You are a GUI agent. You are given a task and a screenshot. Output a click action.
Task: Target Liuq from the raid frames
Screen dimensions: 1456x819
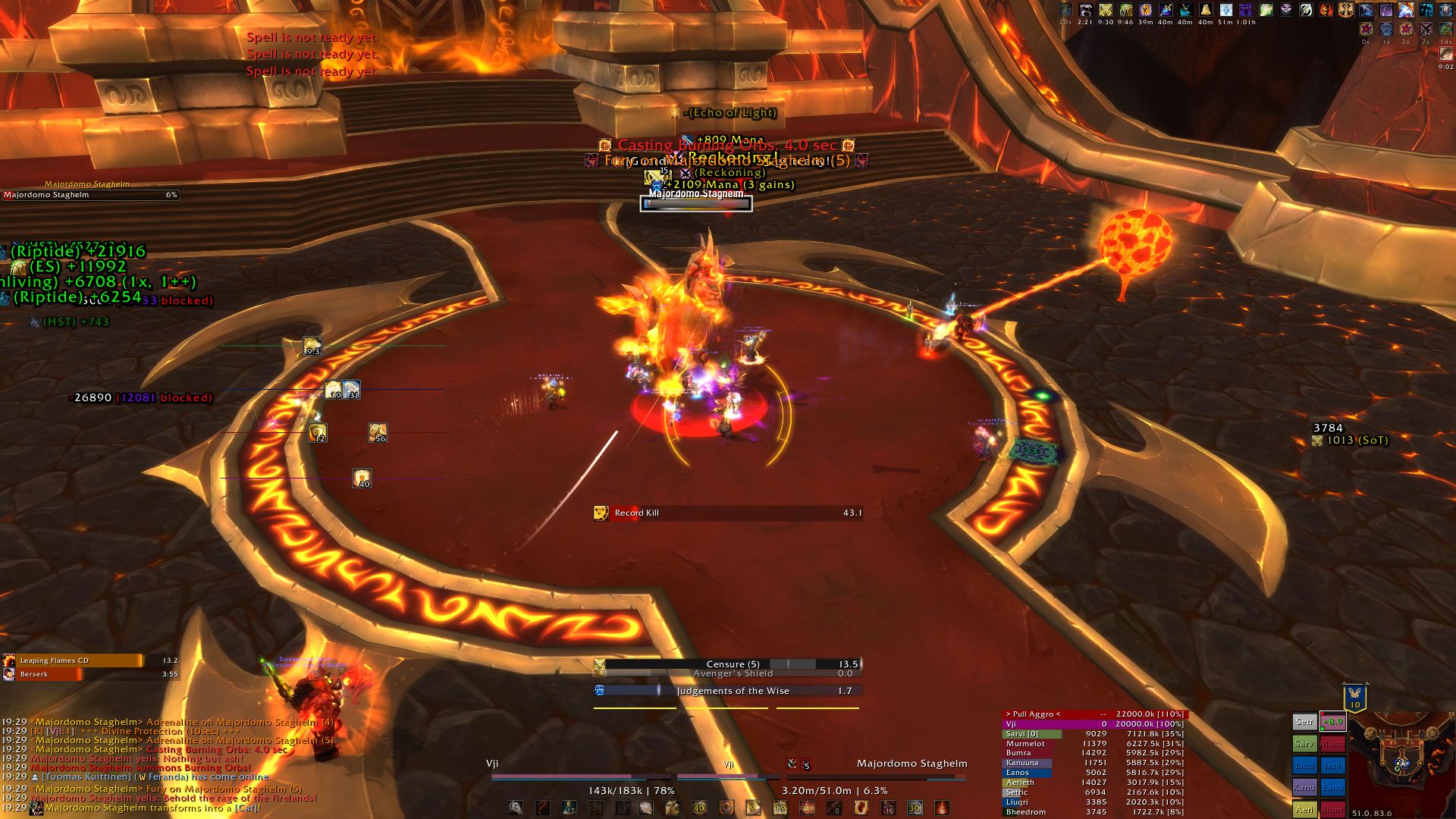(x=1304, y=766)
